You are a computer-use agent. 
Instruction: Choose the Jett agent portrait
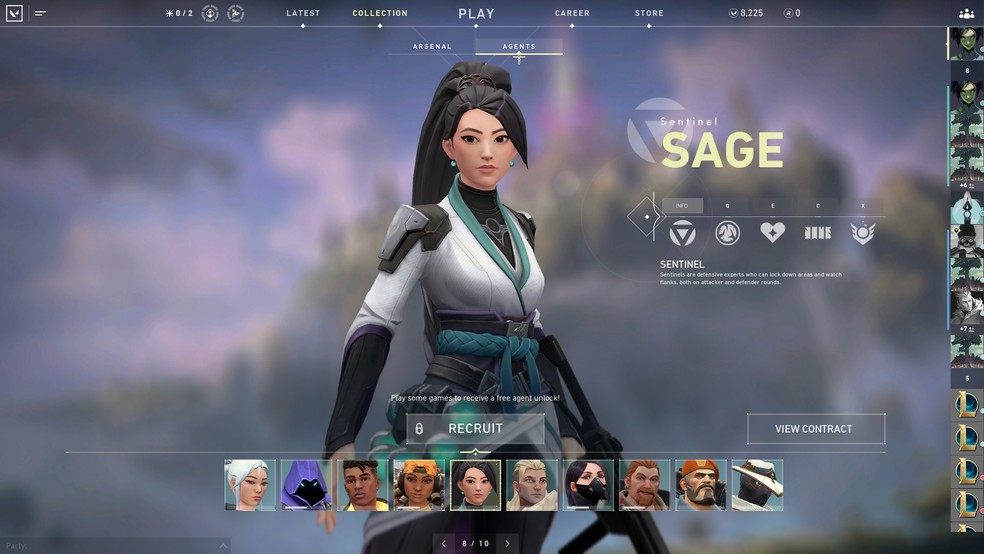point(250,486)
